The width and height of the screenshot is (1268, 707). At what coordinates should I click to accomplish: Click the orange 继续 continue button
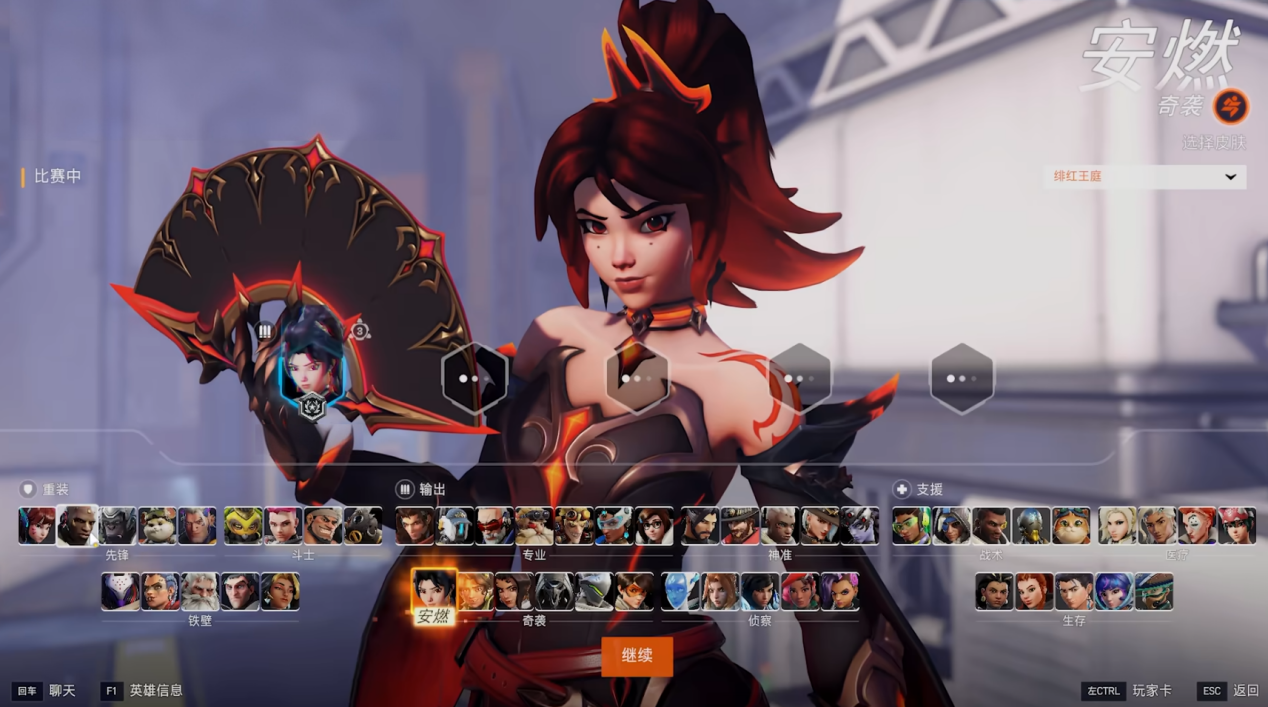637,656
